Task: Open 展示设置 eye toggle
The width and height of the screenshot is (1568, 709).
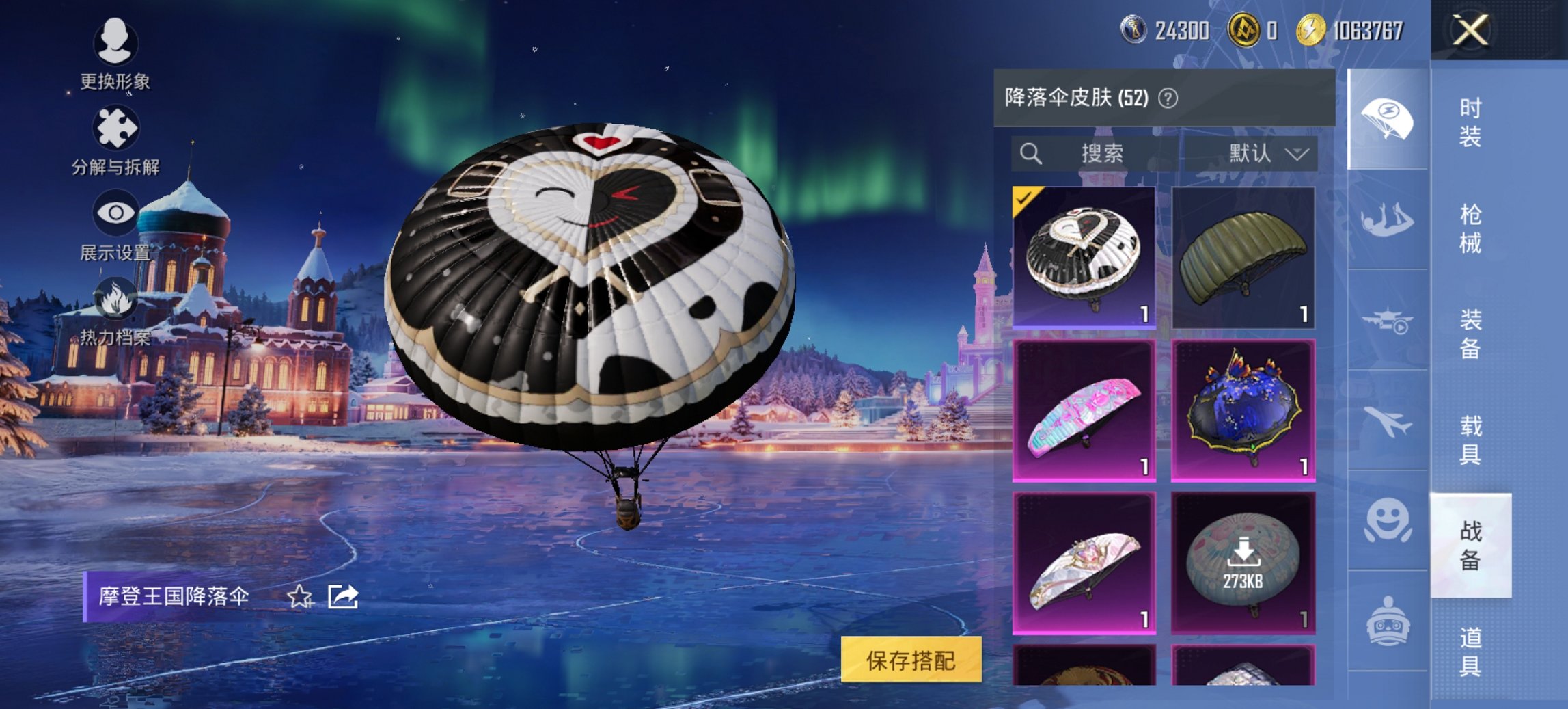Action: [116, 212]
